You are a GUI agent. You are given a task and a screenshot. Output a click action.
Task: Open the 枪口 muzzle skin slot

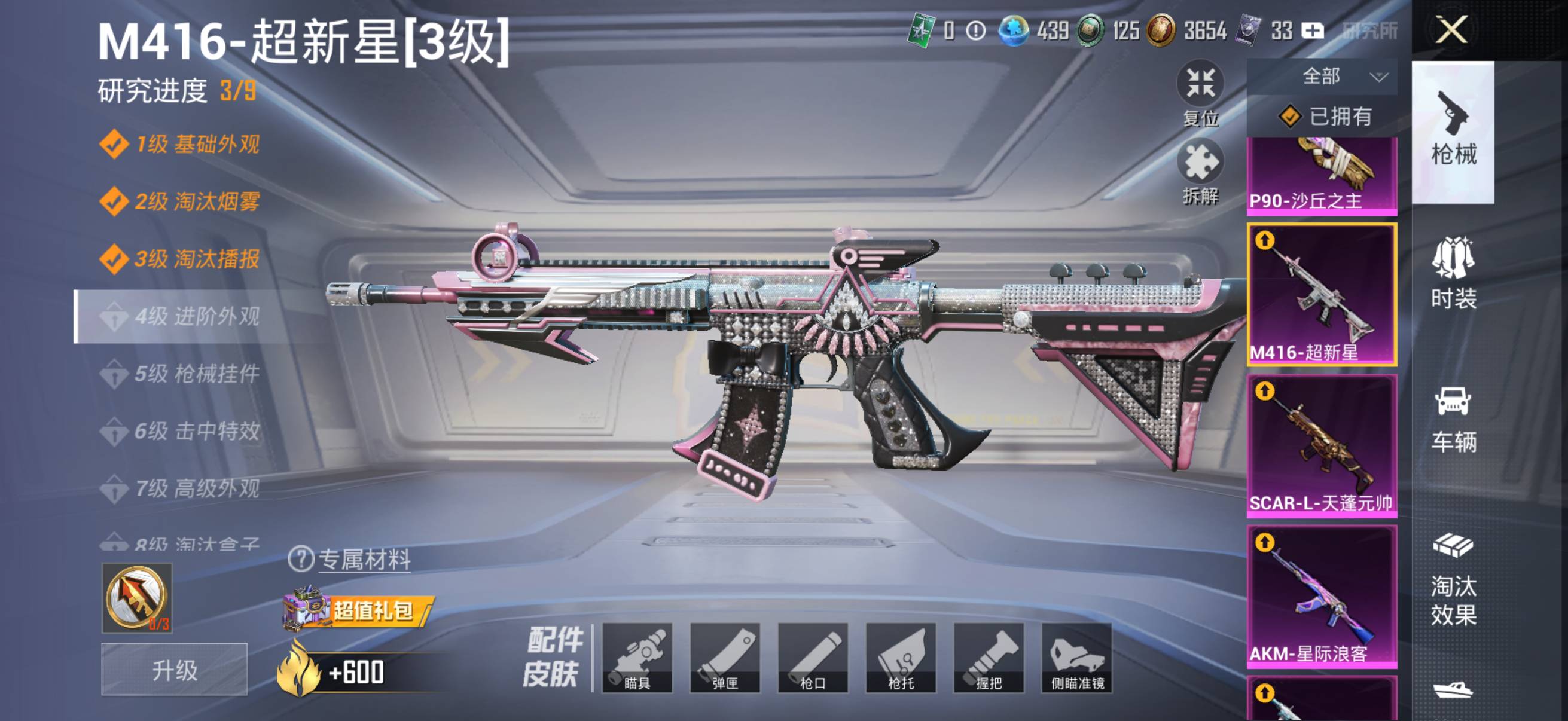tap(813, 657)
